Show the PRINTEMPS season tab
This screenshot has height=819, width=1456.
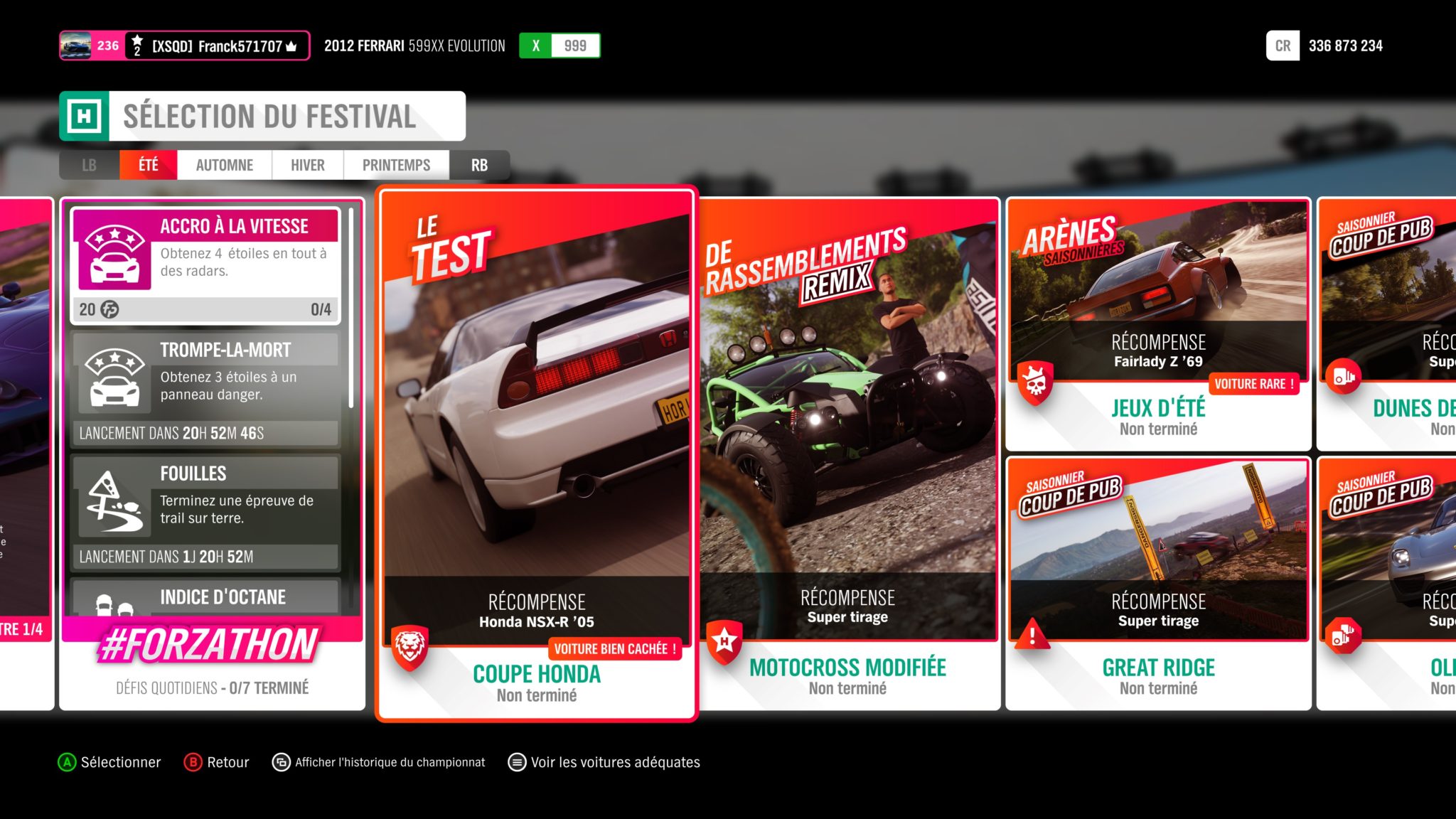(x=396, y=165)
